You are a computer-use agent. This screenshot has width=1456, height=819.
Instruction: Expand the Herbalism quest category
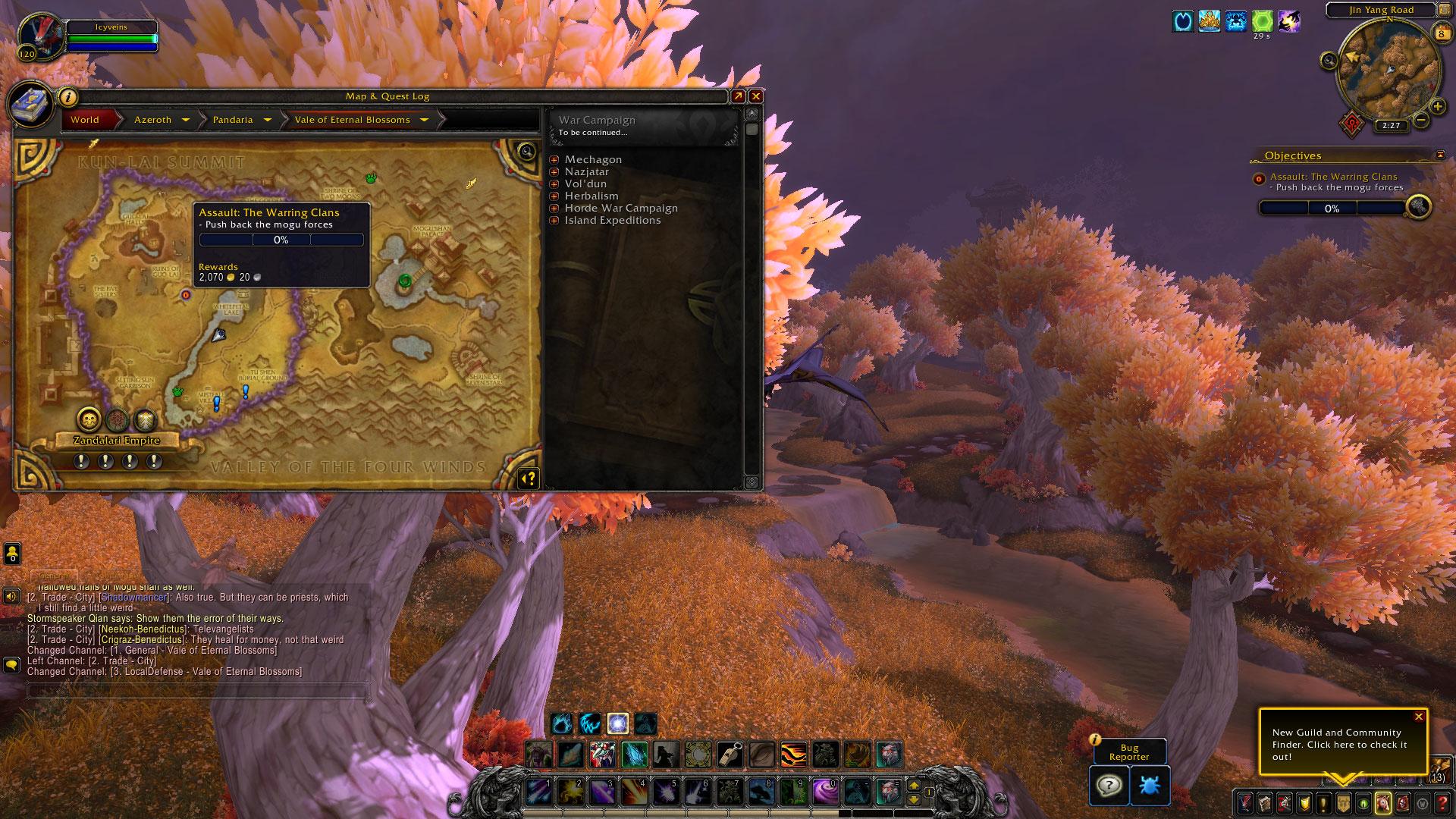point(554,196)
